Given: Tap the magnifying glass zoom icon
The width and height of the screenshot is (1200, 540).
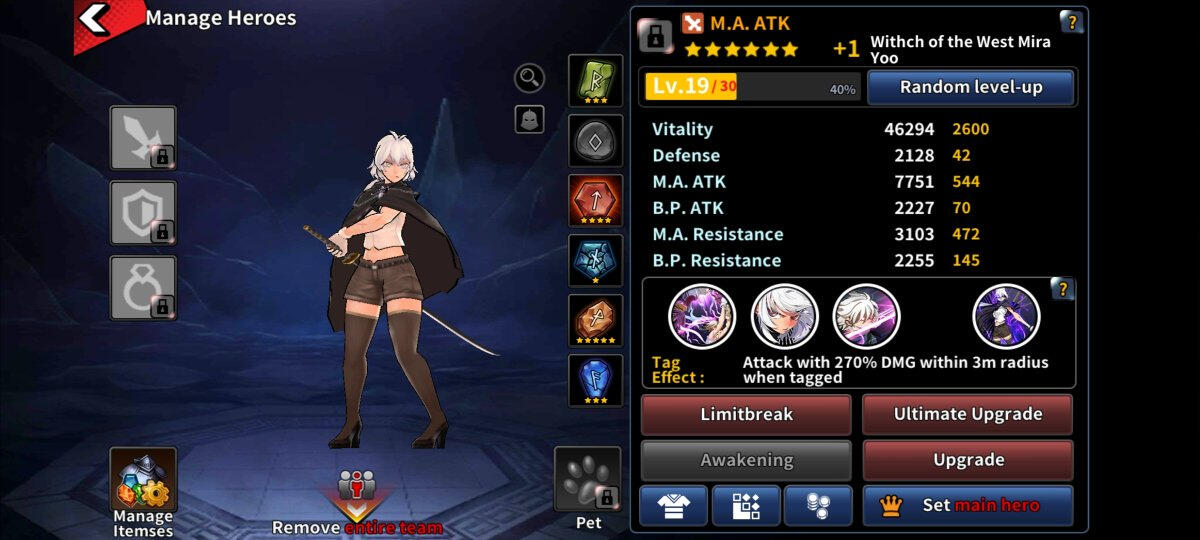Looking at the screenshot, I should [x=529, y=77].
